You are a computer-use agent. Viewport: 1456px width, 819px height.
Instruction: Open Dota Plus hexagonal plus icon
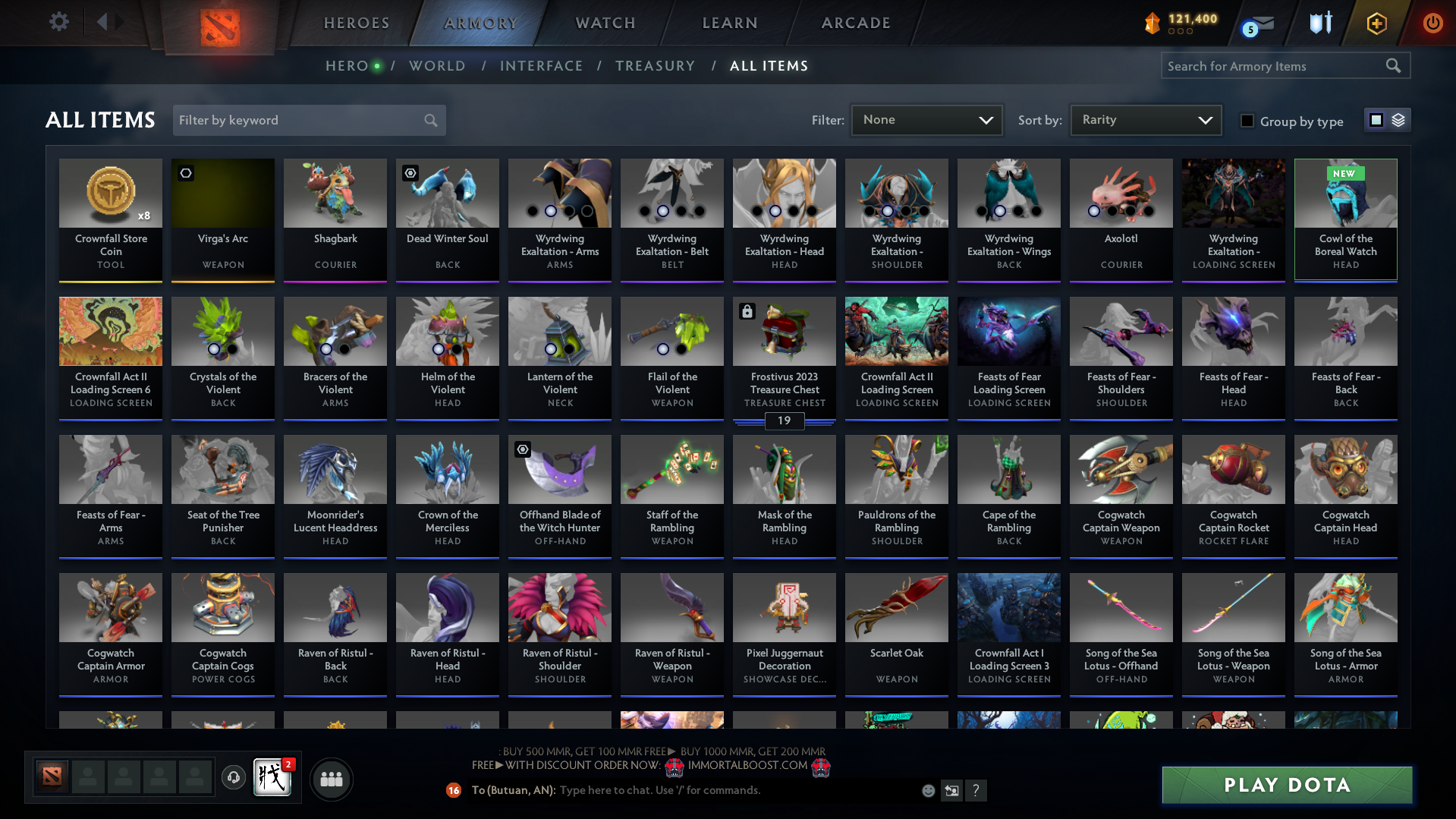coord(1376,23)
